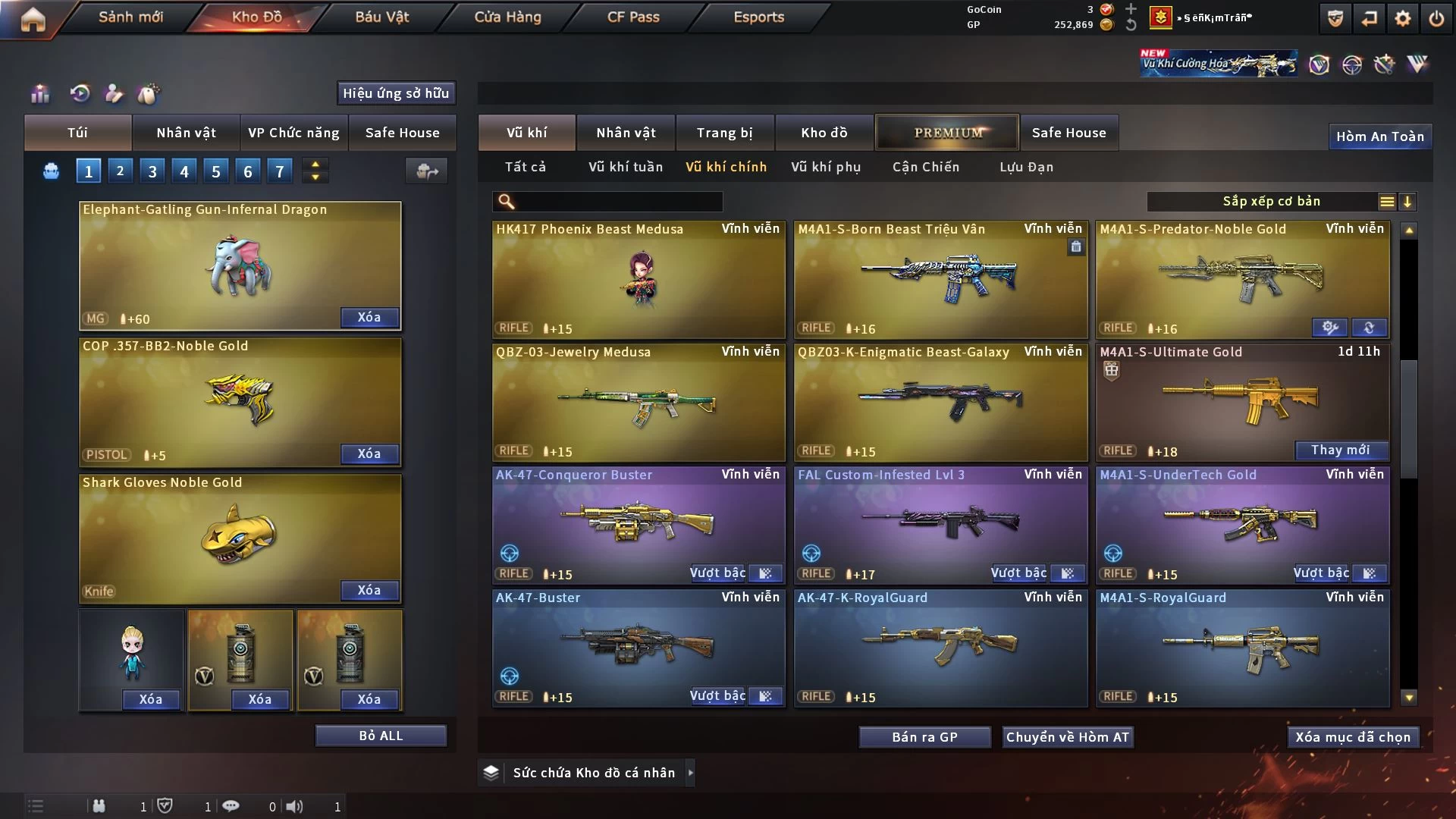This screenshot has height=819, width=1456.
Task: Transfer item via Chuyển về Hòm AT
Action: (1068, 737)
